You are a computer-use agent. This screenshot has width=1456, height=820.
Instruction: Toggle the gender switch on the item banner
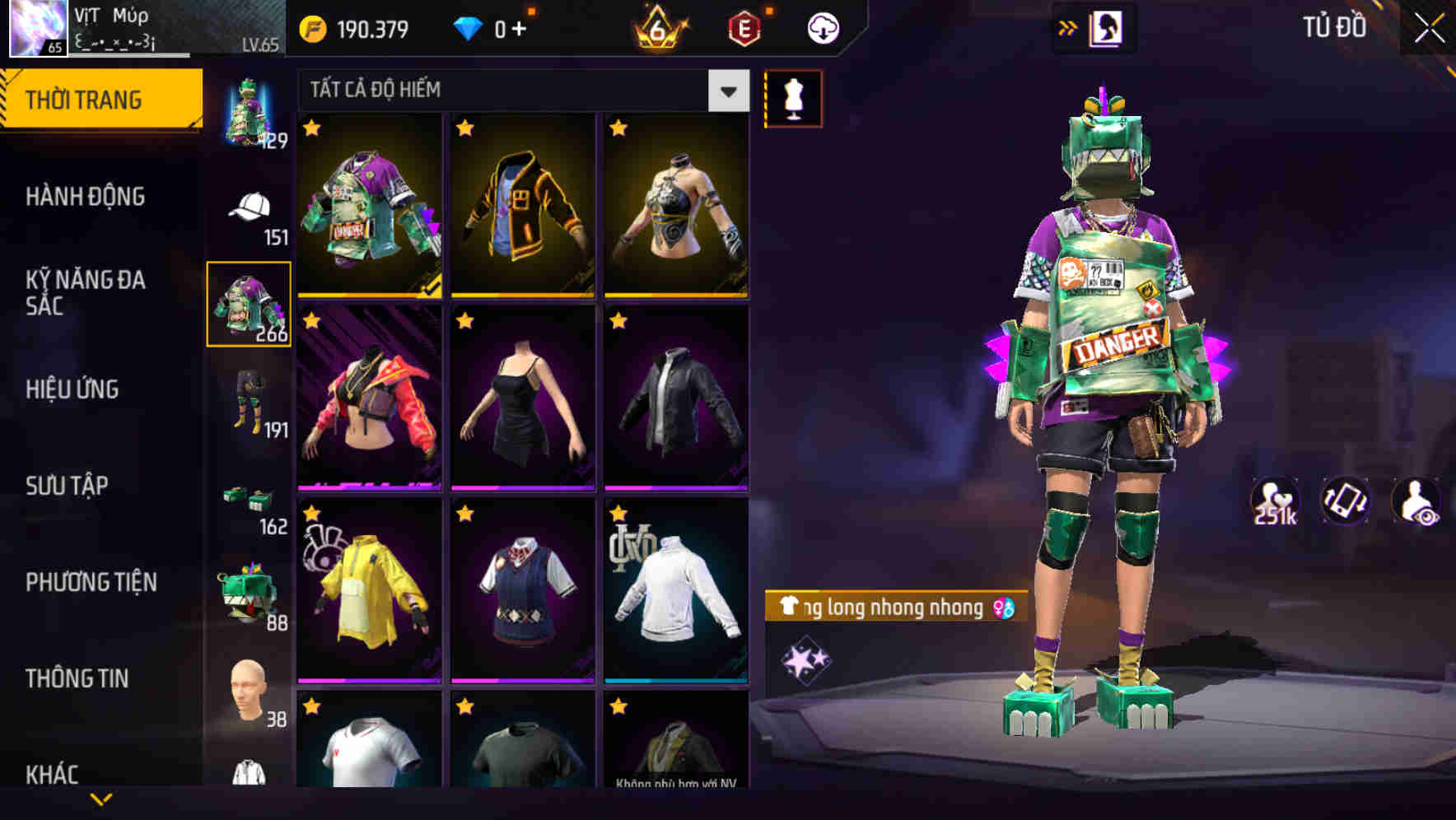(1006, 608)
